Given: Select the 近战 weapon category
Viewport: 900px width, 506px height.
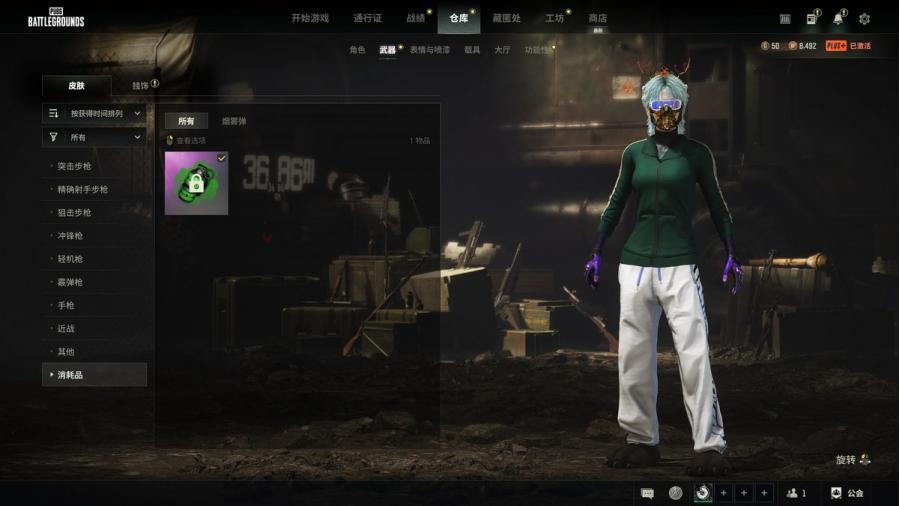Looking at the screenshot, I should tap(66, 328).
